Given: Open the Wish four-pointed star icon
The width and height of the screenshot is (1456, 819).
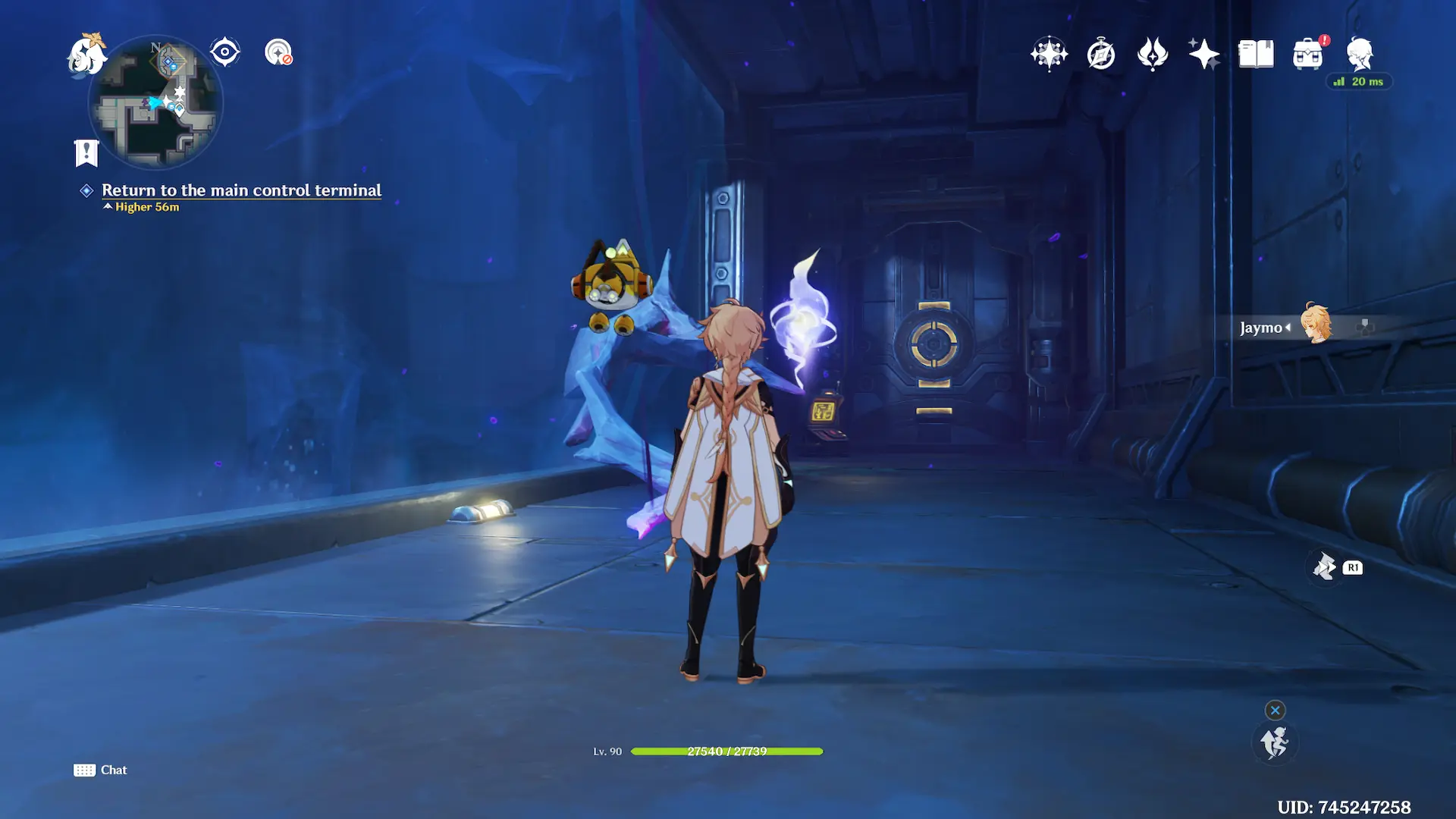Looking at the screenshot, I should [1049, 54].
